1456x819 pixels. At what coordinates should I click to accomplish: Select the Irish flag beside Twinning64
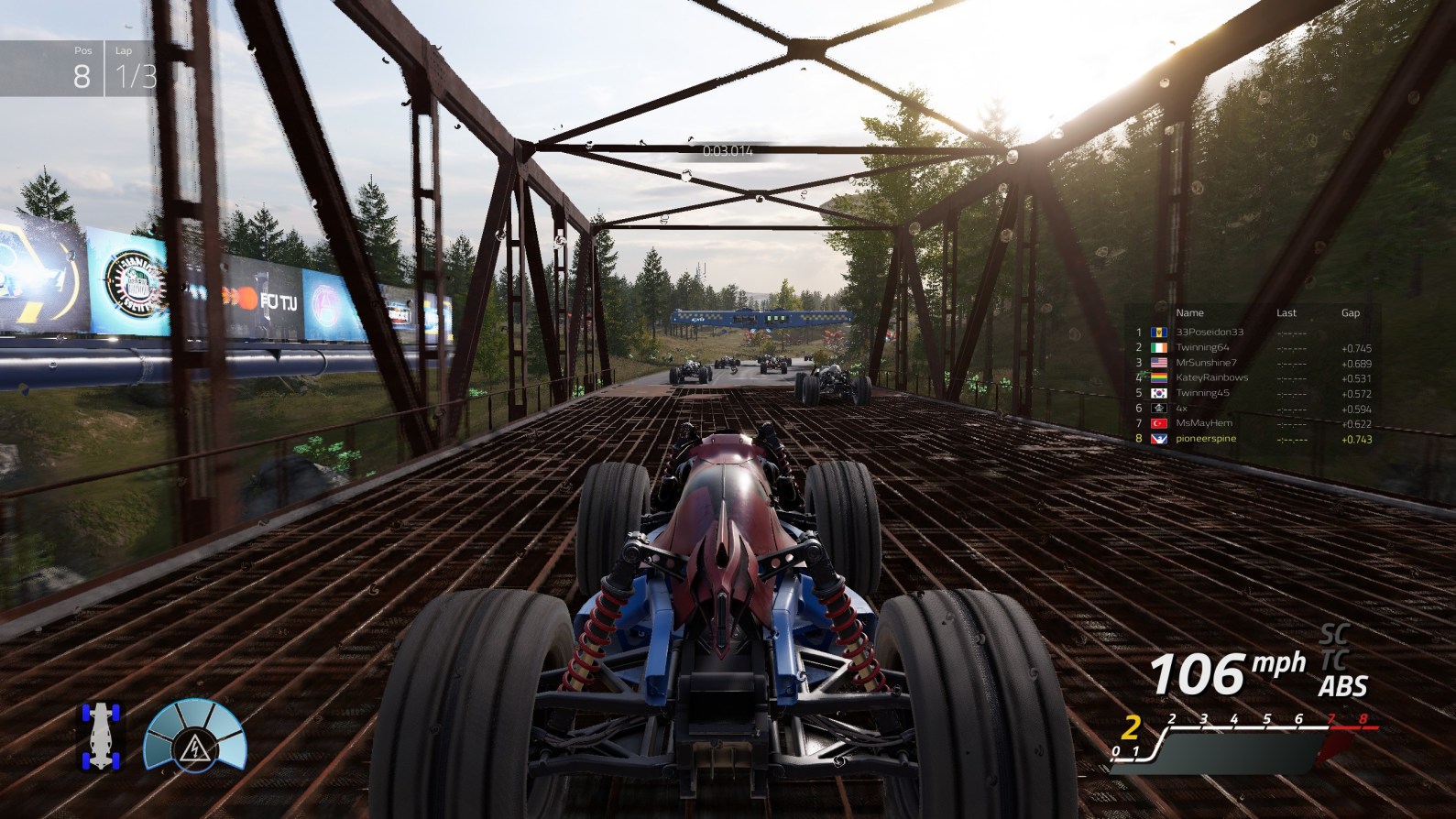(x=1159, y=348)
